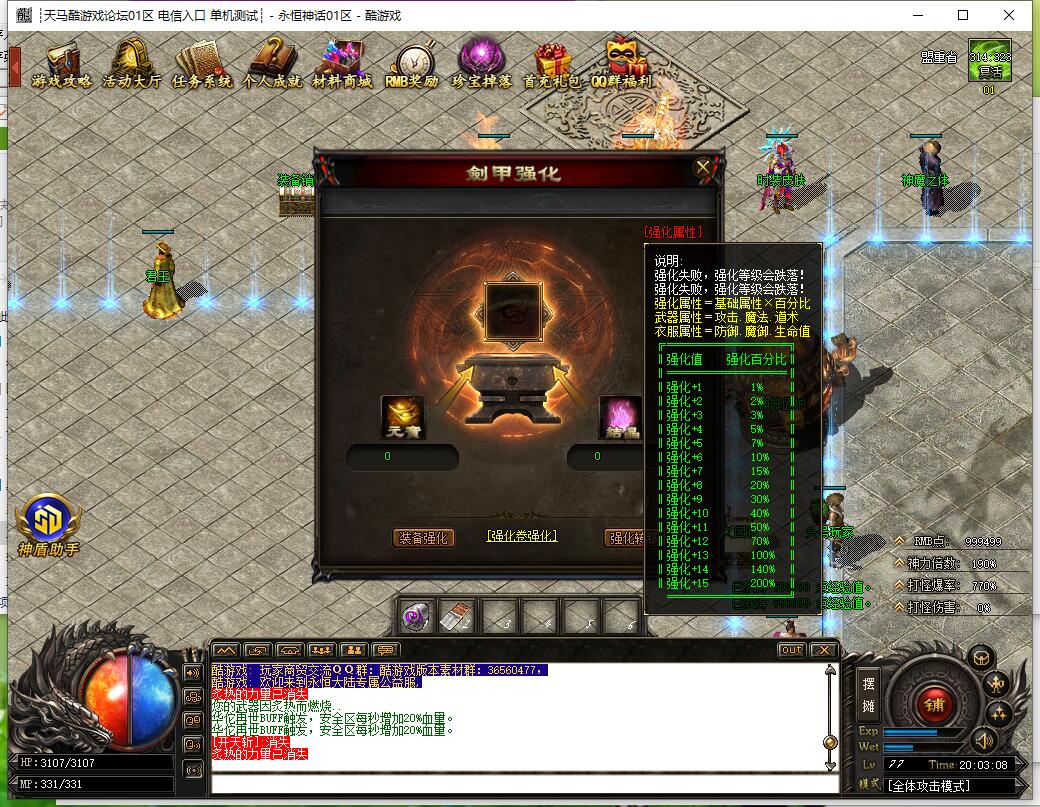Click the partly hidden 强化转移 button
1040x807 pixels.
tap(625, 538)
